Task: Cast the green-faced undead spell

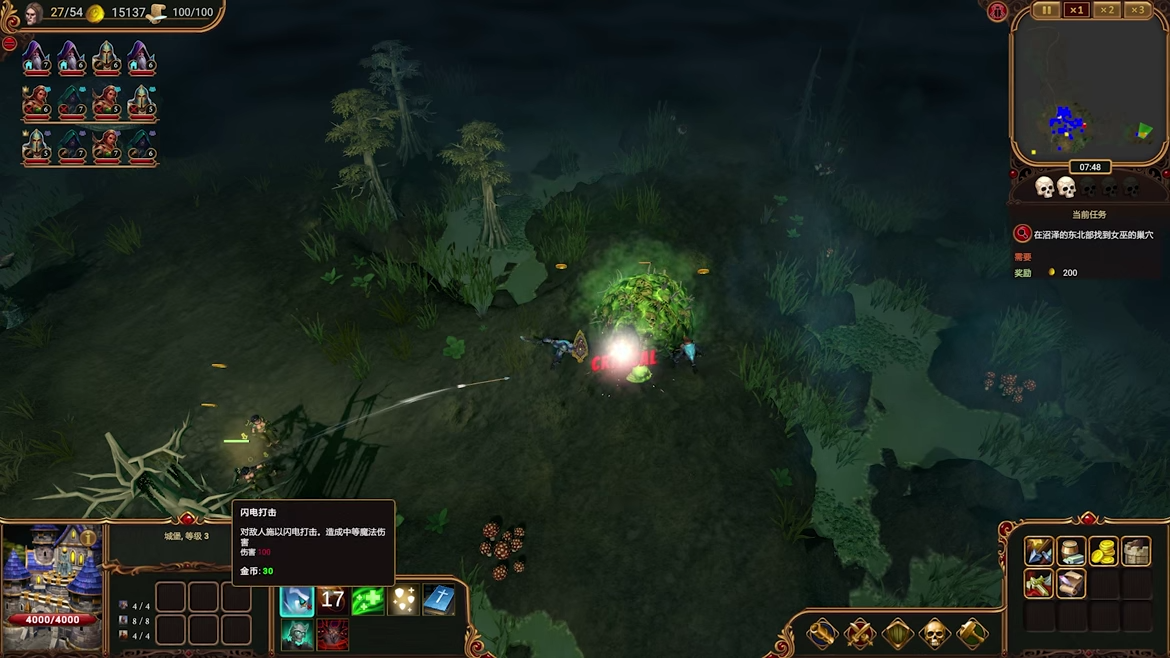Action: pyautogui.click(x=297, y=635)
